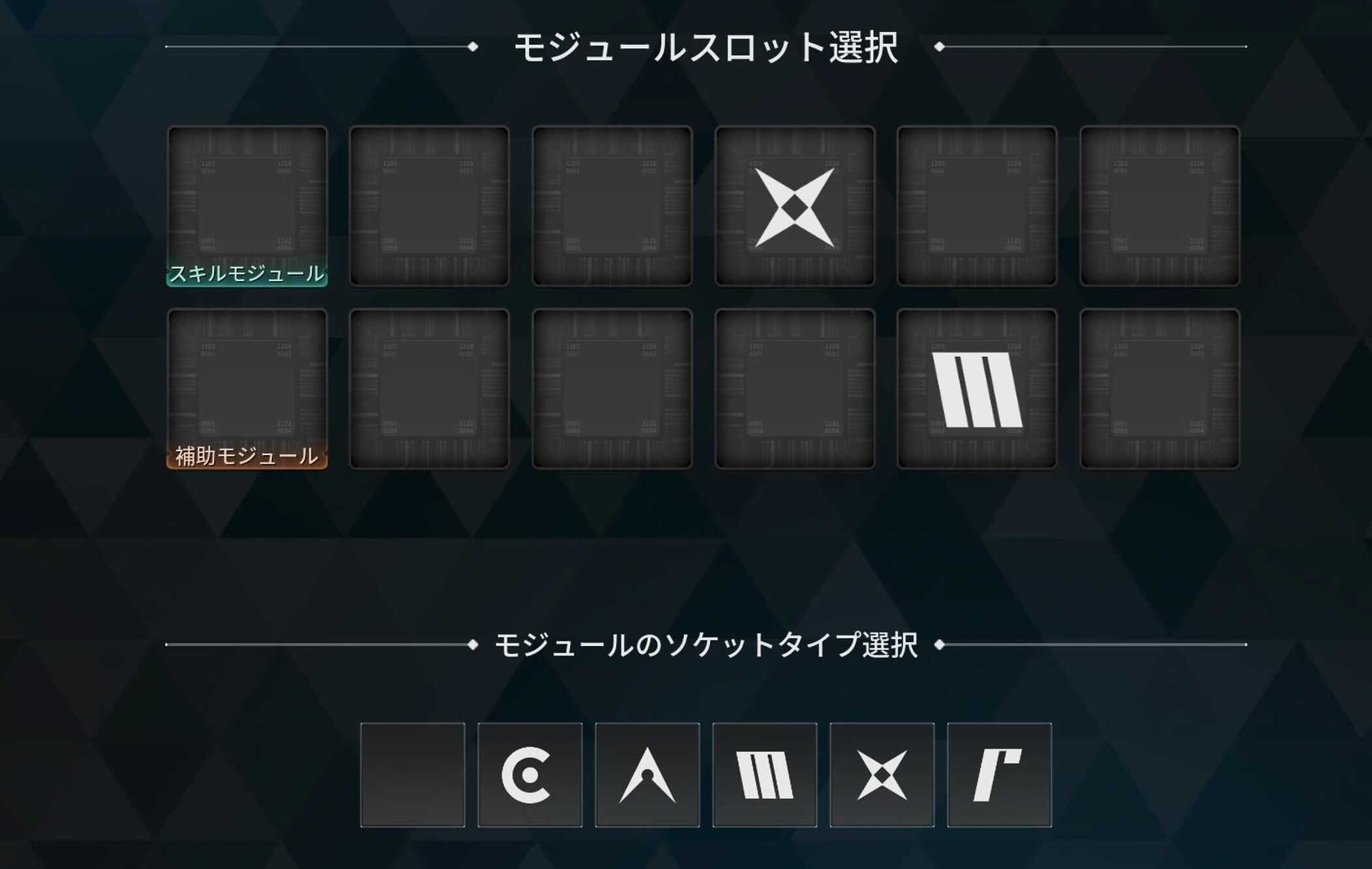Select the スキルモジュール slot
The width and height of the screenshot is (1372, 869).
pyautogui.click(x=248, y=207)
